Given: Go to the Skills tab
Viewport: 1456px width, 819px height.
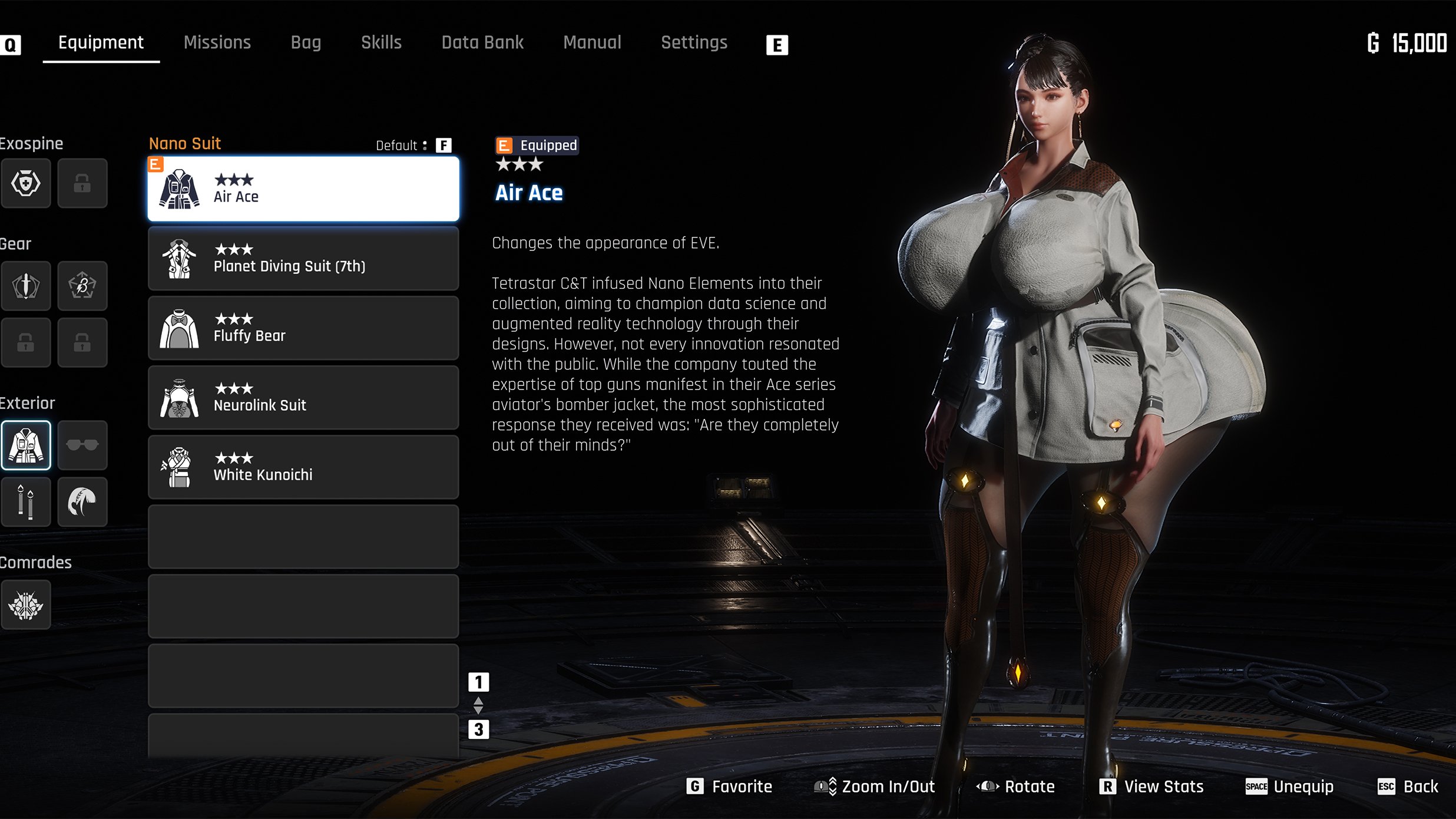Looking at the screenshot, I should (x=381, y=42).
